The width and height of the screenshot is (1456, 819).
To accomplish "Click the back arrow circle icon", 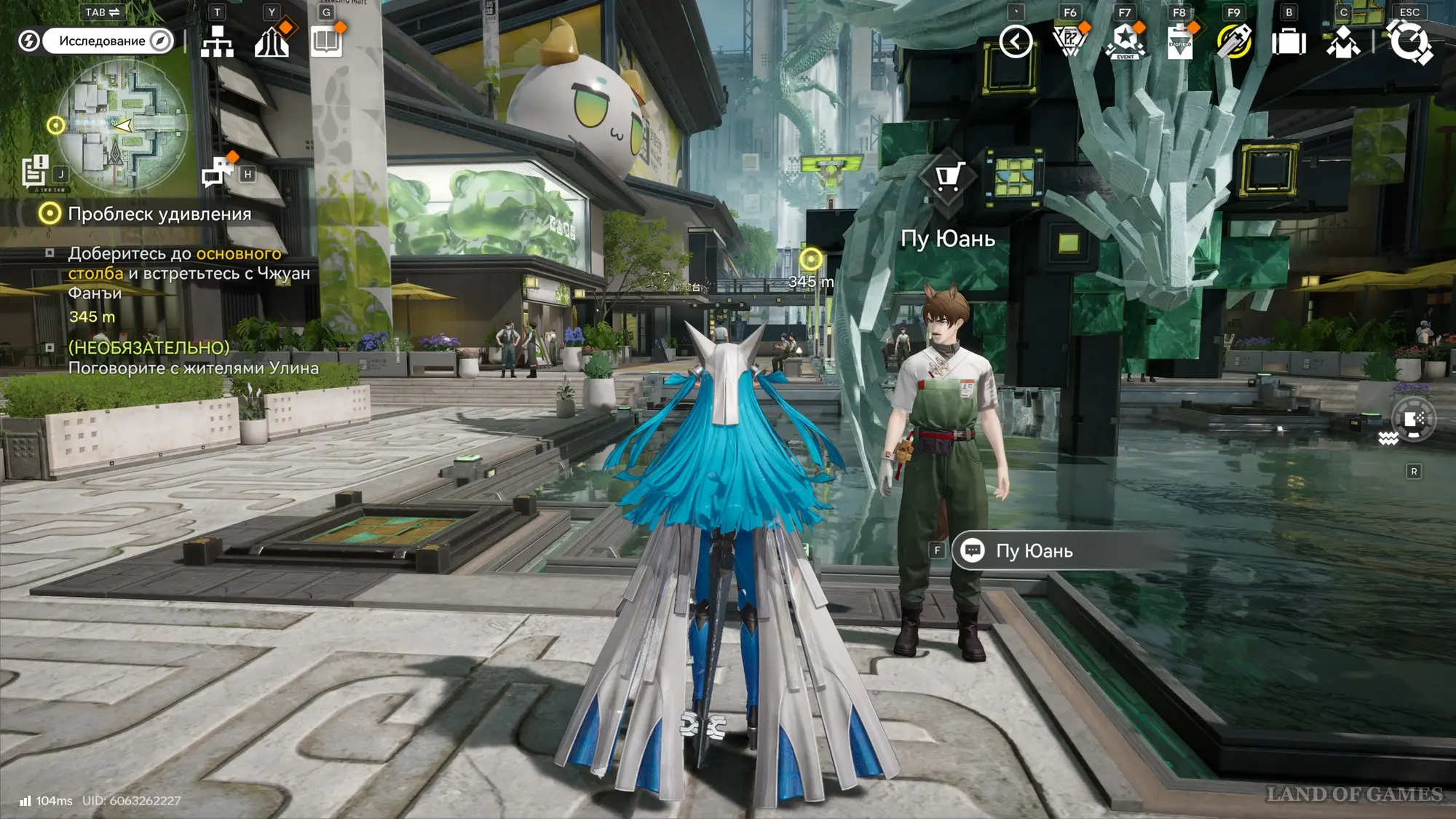I will point(1016,41).
